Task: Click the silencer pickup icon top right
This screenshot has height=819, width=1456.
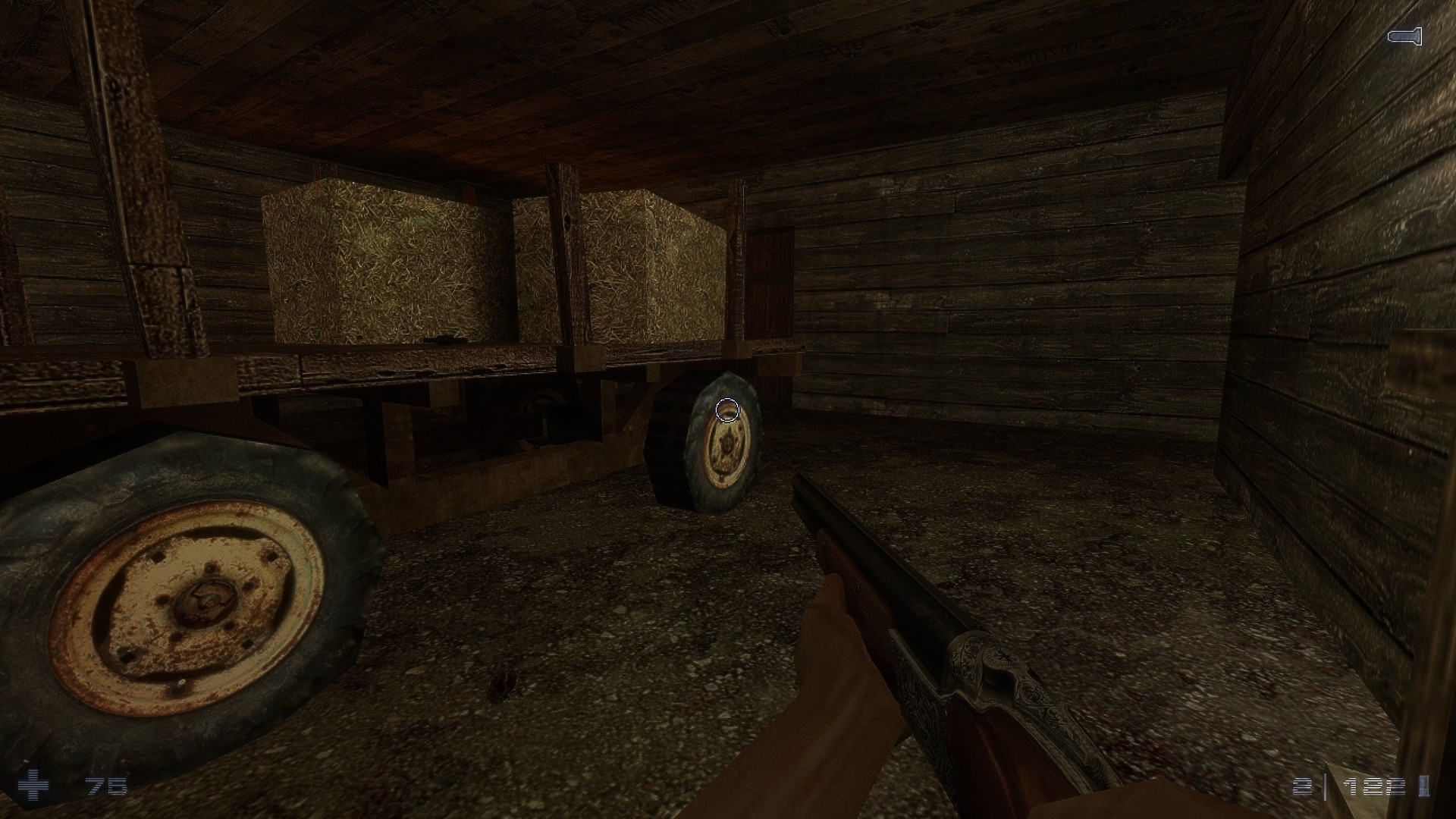Action: 1404,36
